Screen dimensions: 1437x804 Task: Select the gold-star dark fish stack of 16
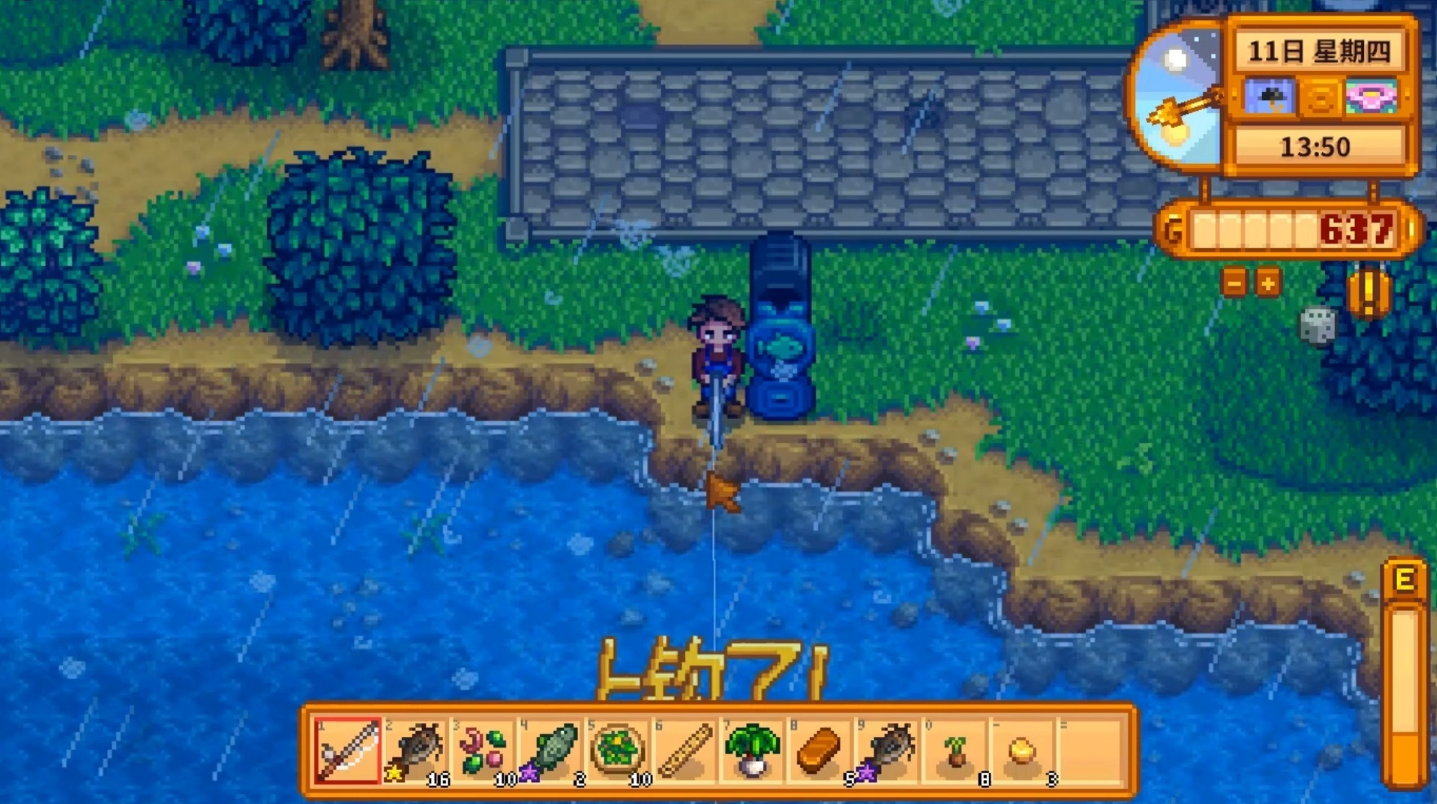click(x=415, y=750)
